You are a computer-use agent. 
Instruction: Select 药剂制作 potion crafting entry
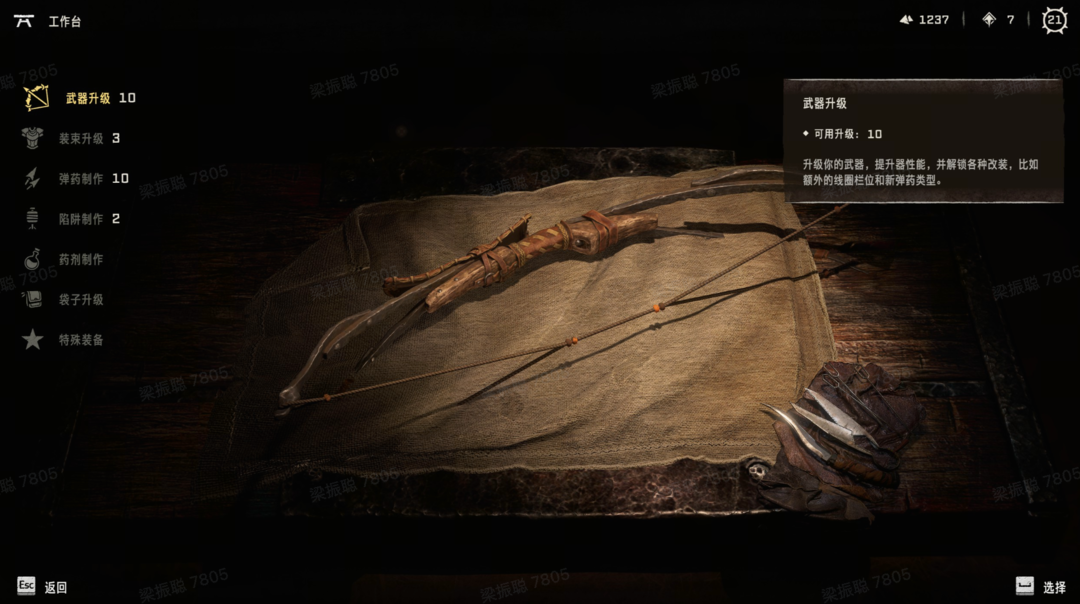pyautogui.click(x=81, y=260)
